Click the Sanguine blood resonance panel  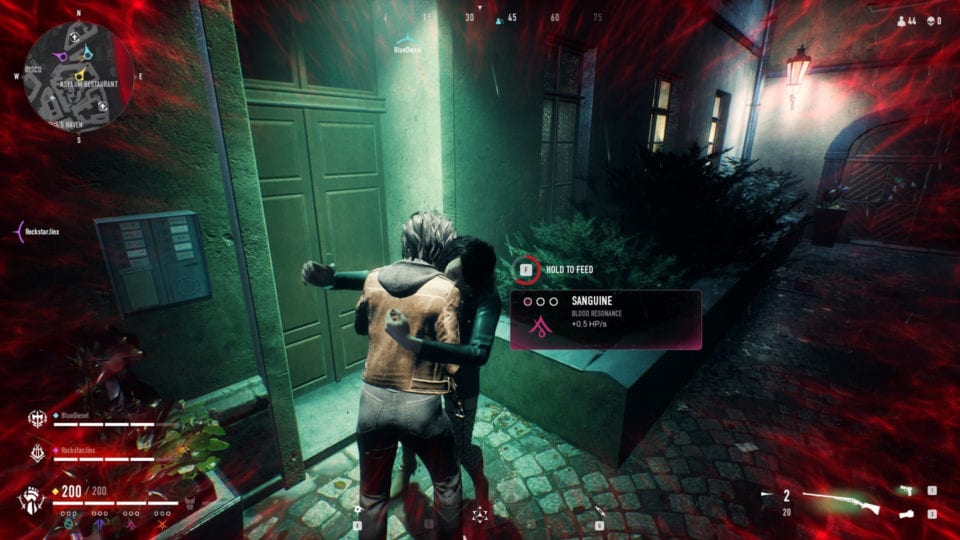pyautogui.click(x=605, y=319)
